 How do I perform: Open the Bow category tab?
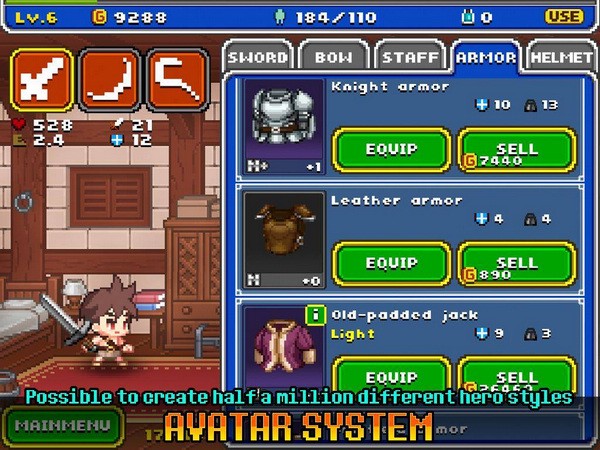click(333, 57)
